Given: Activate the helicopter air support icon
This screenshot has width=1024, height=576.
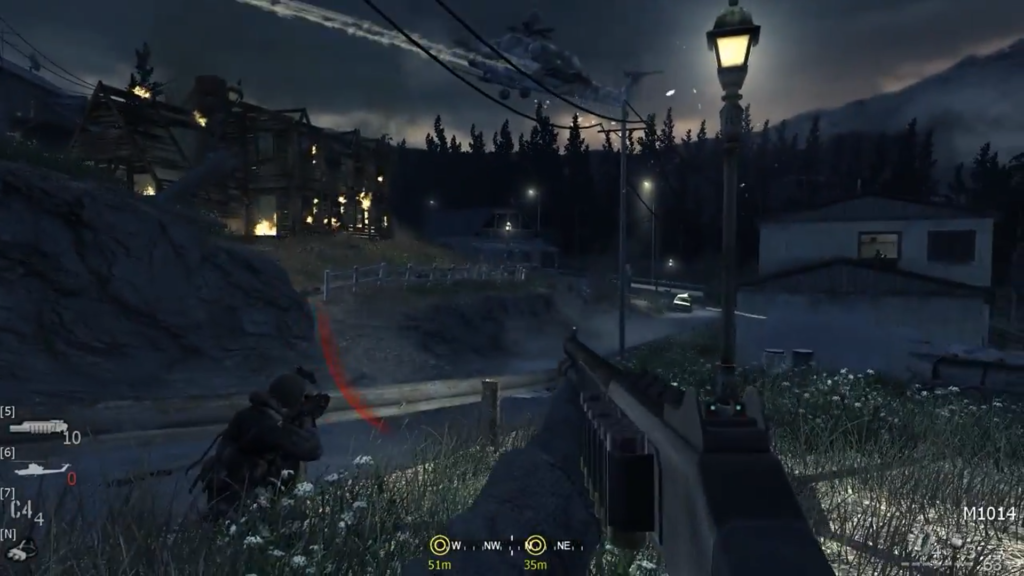Looking at the screenshot, I should [42, 469].
